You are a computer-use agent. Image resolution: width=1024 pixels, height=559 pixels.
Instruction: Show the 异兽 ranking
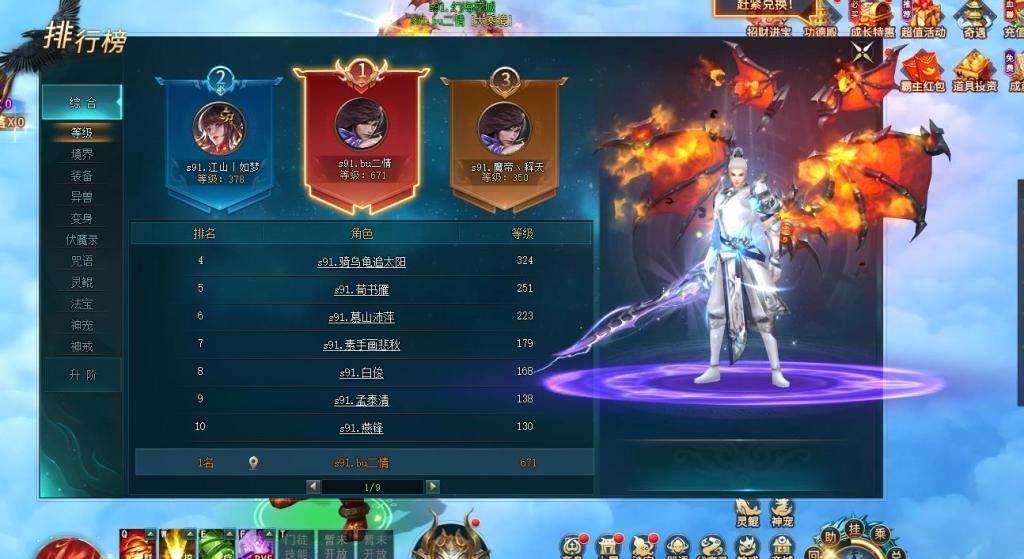click(x=82, y=197)
